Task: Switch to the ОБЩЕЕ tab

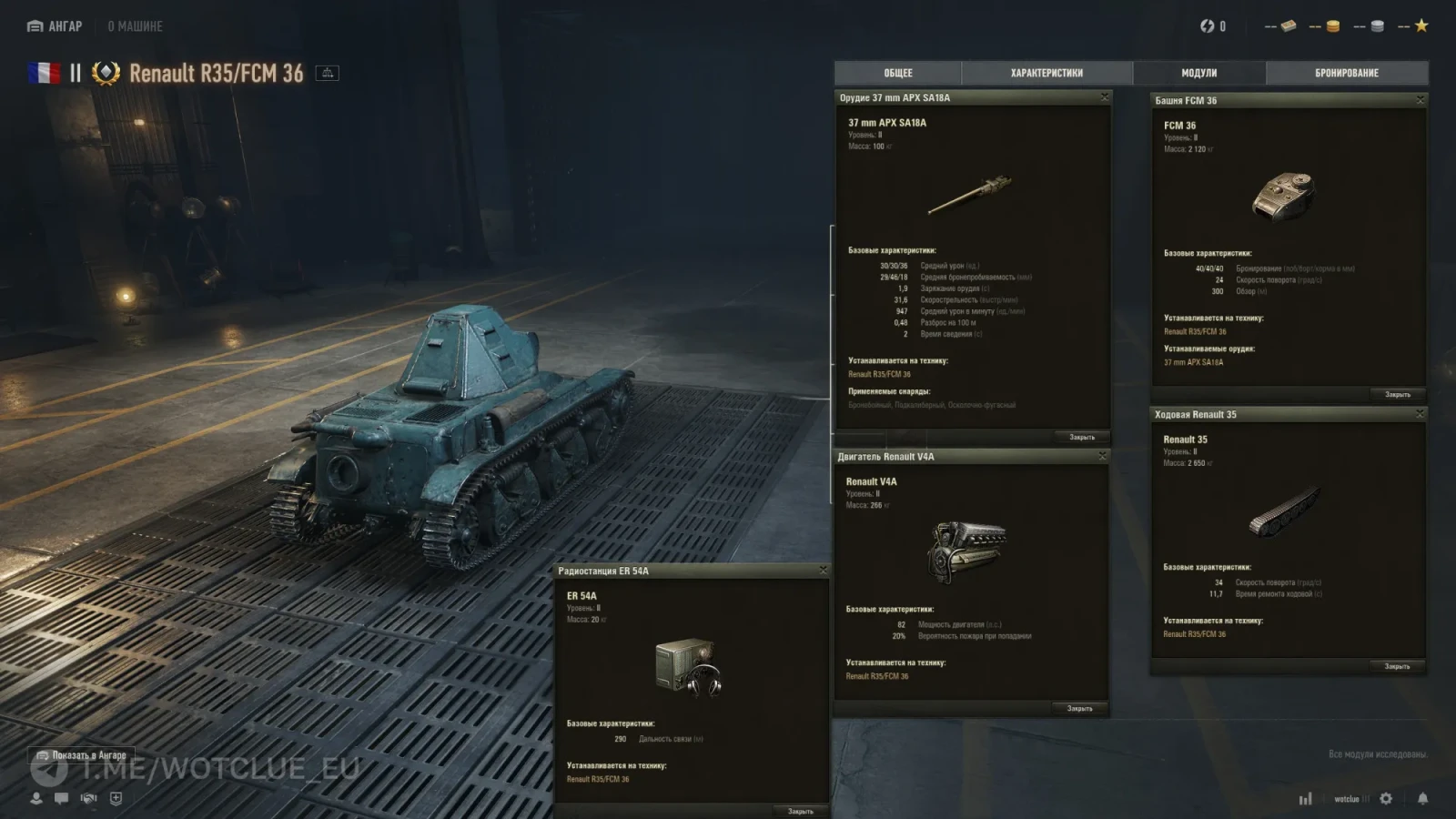Action: (x=898, y=73)
